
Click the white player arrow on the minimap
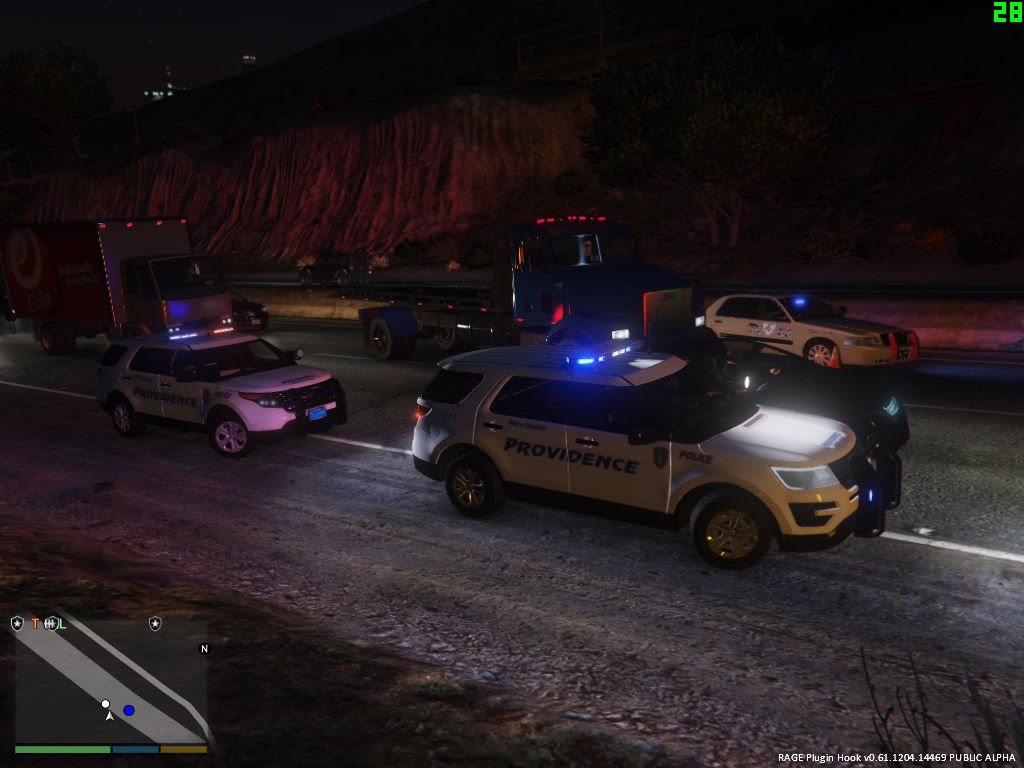tap(109, 716)
